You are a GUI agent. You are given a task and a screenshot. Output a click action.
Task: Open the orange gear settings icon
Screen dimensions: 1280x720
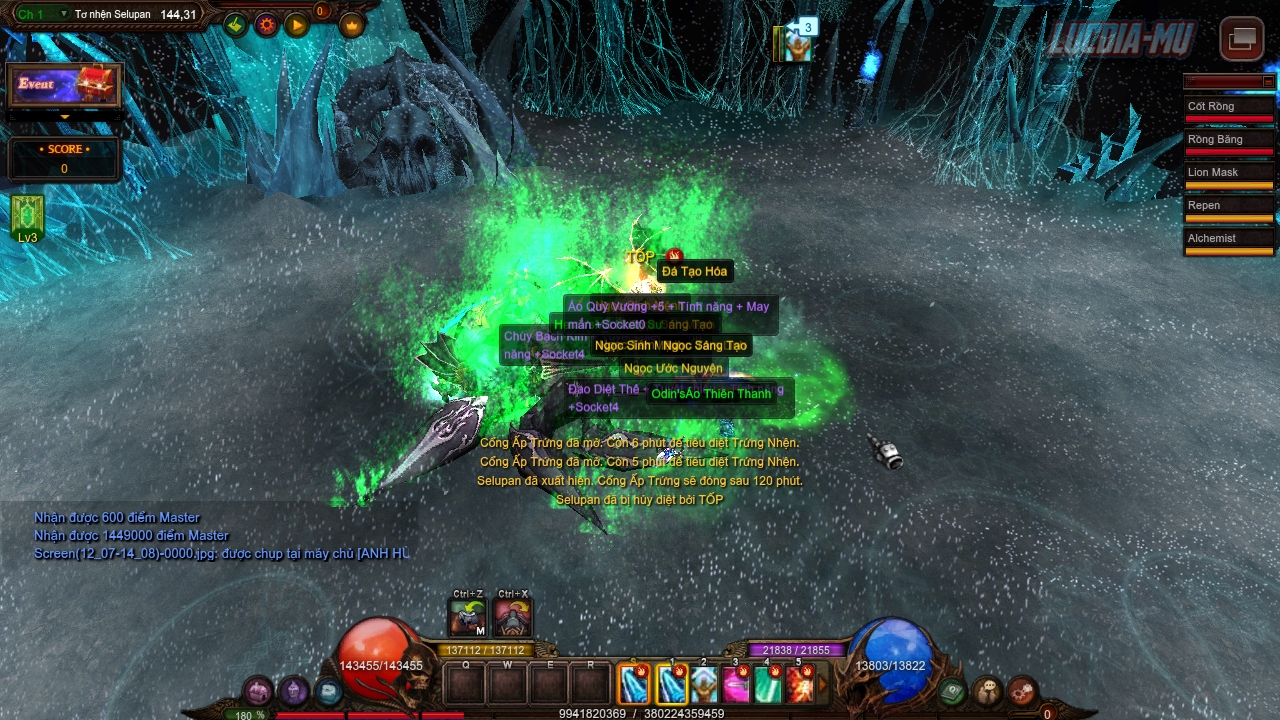[x=266, y=25]
